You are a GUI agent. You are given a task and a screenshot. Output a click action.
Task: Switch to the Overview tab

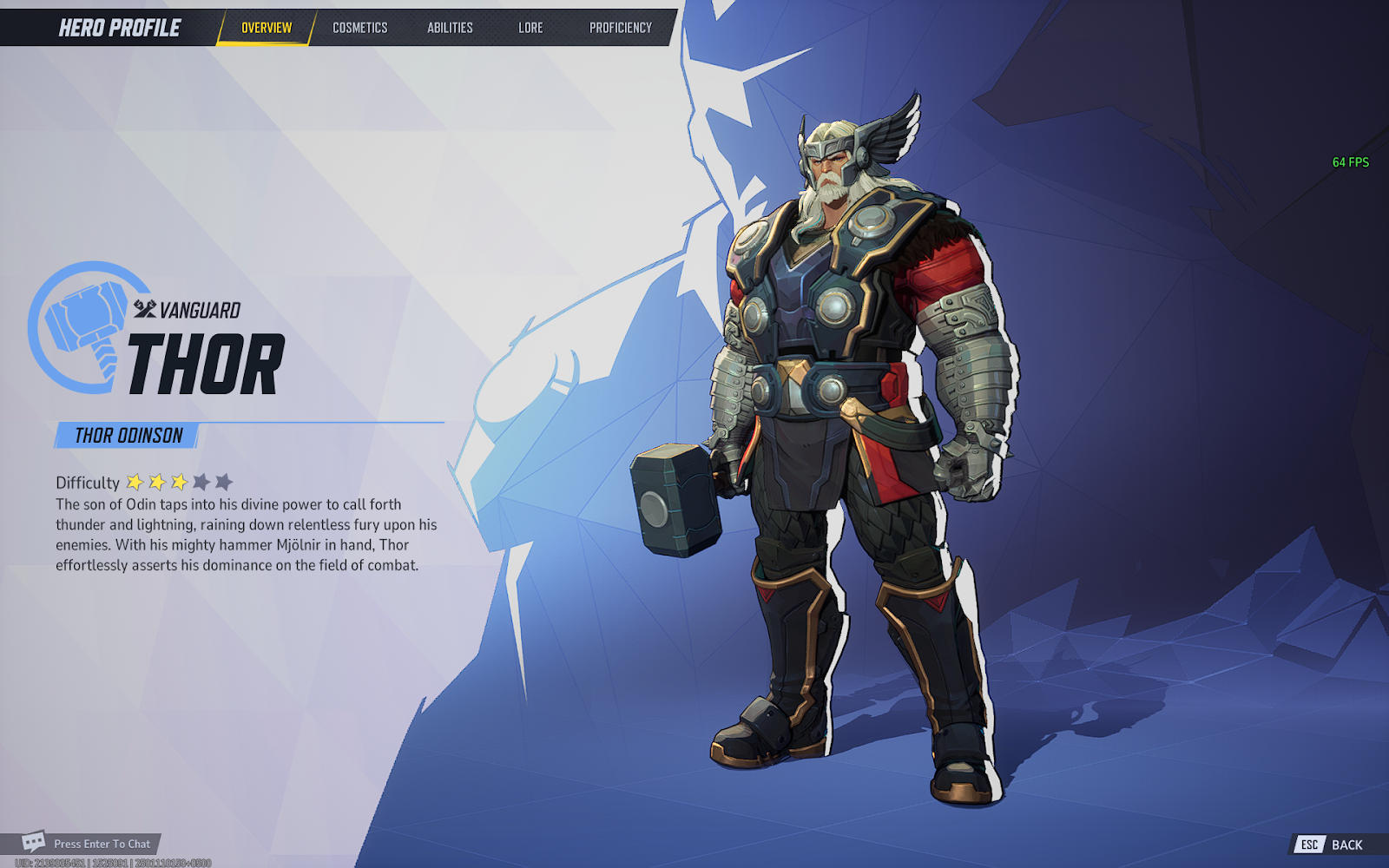coord(267,28)
